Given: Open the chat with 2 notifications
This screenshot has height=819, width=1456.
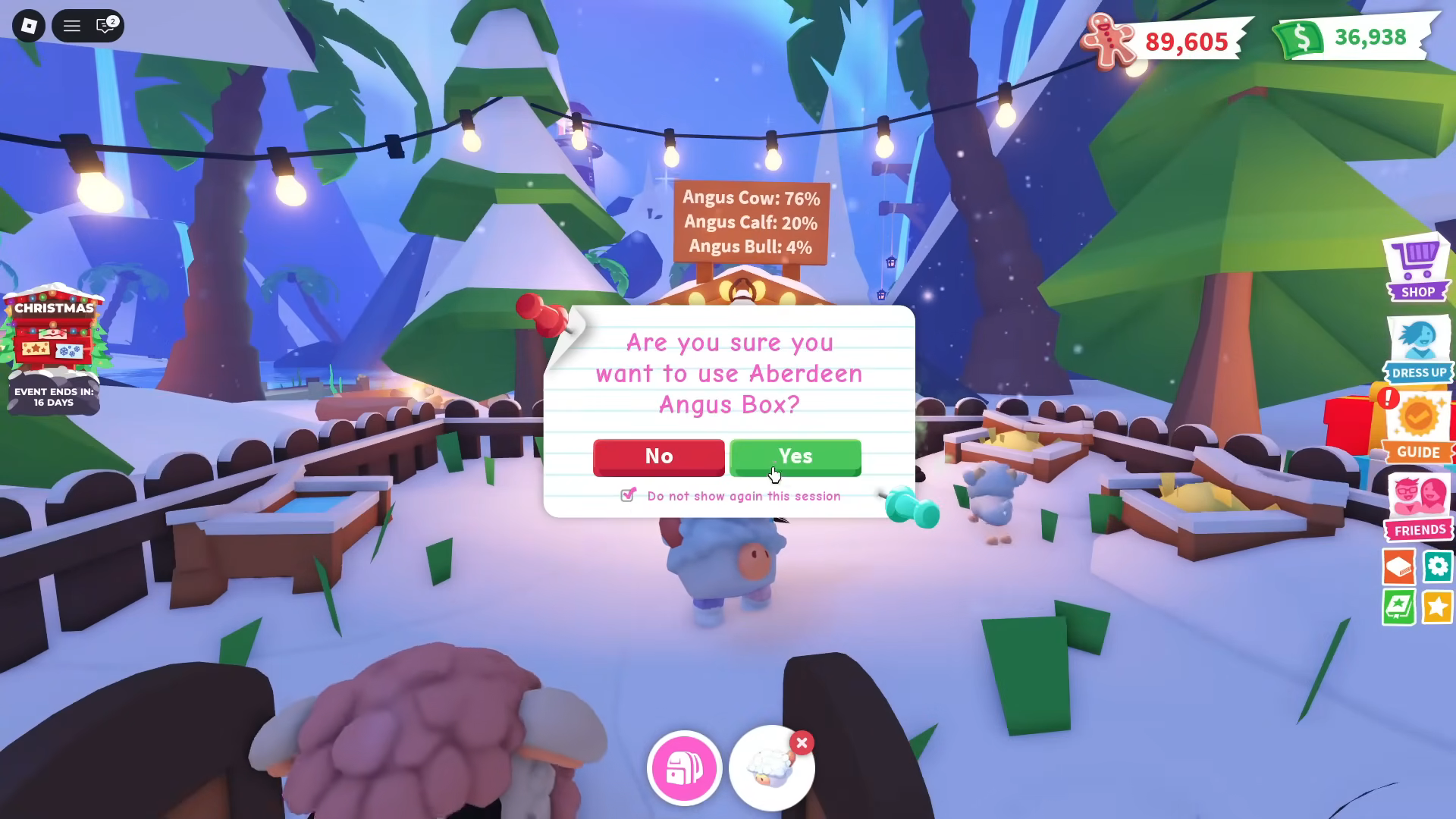Looking at the screenshot, I should coord(103,25).
